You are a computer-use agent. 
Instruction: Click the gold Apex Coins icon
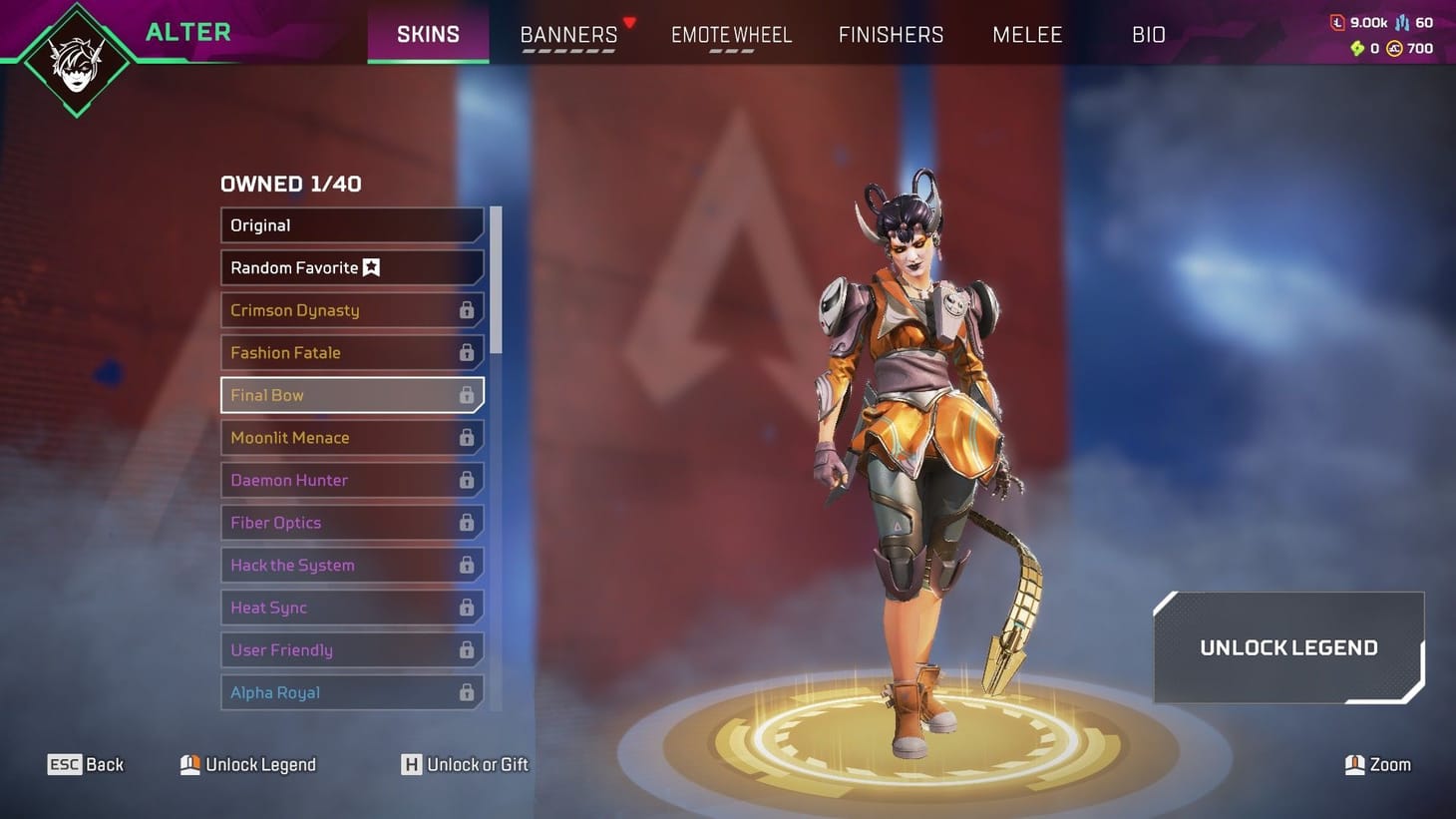click(x=1394, y=48)
